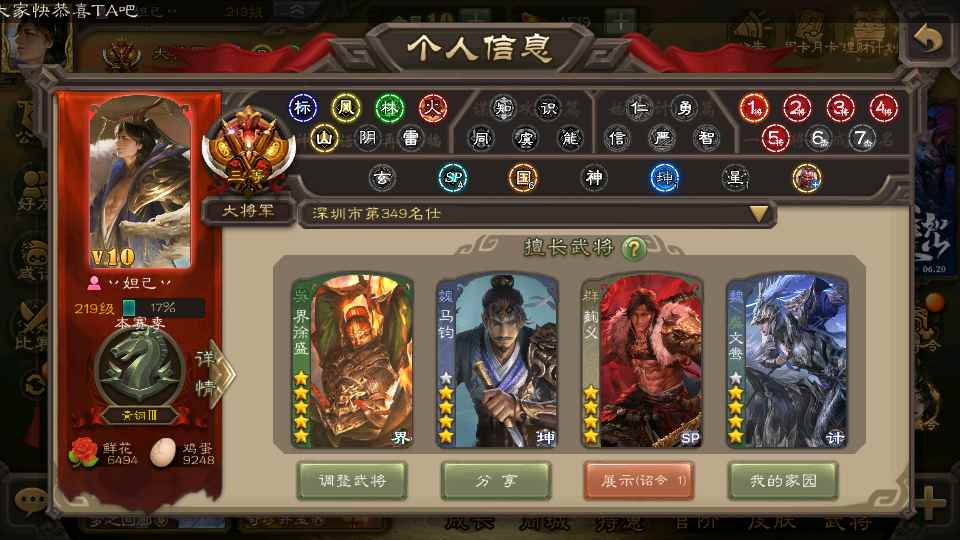This screenshot has width=960, height=540.
Task: Choose the blue SP badge
Action: click(453, 178)
